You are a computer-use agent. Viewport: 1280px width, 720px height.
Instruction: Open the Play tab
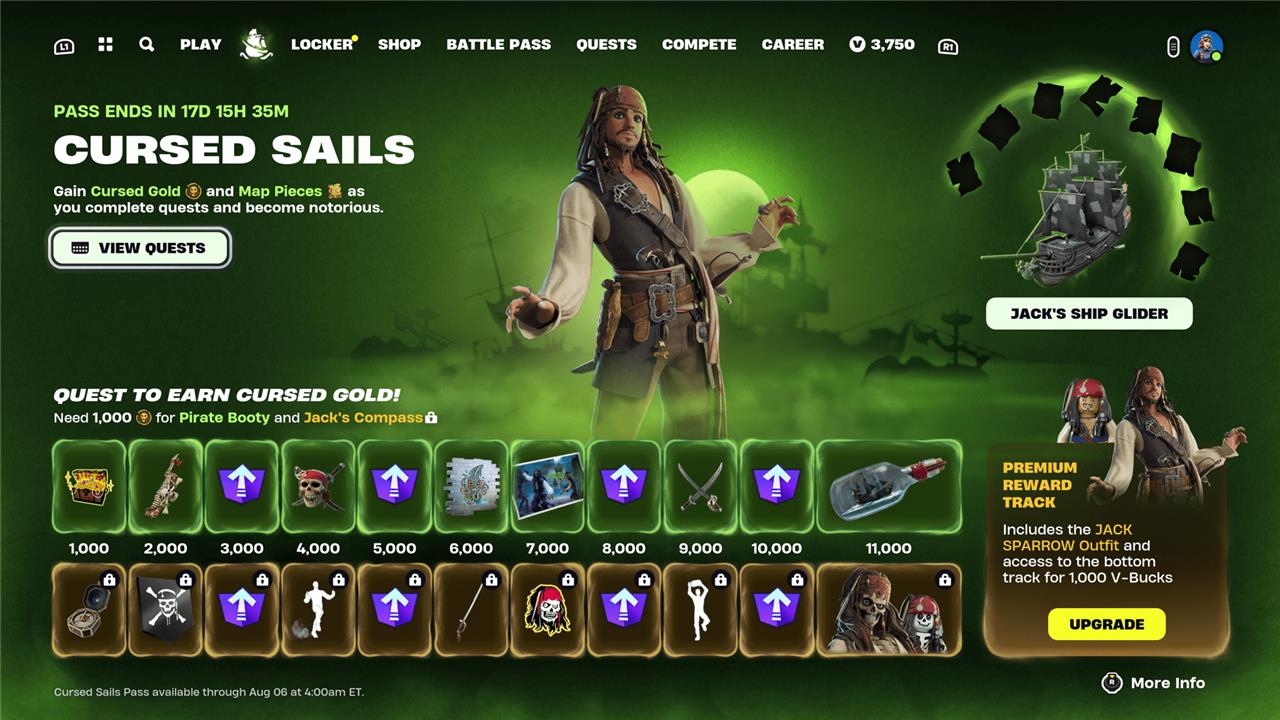pyautogui.click(x=200, y=44)
